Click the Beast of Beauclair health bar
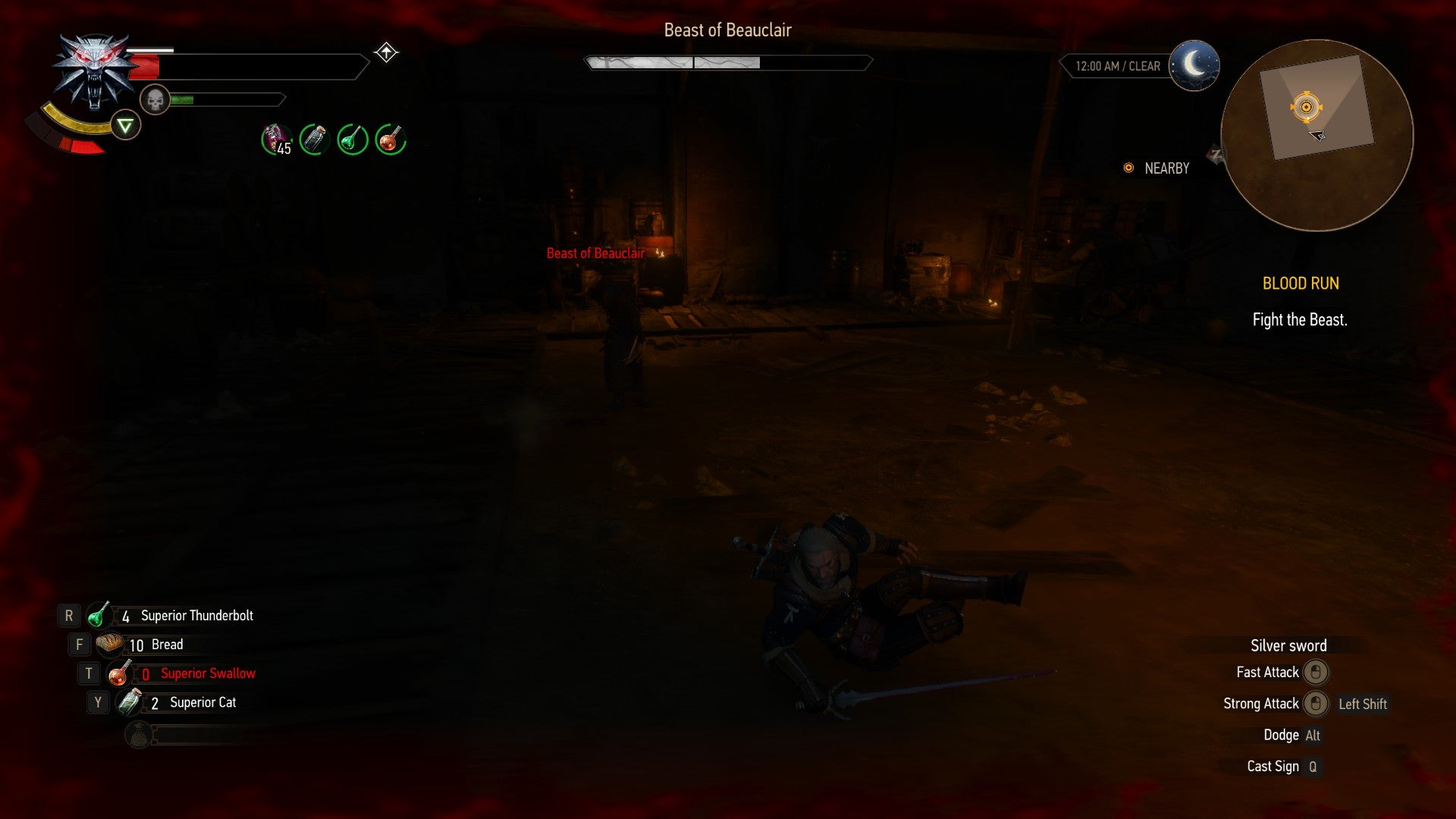 [728, 61]
